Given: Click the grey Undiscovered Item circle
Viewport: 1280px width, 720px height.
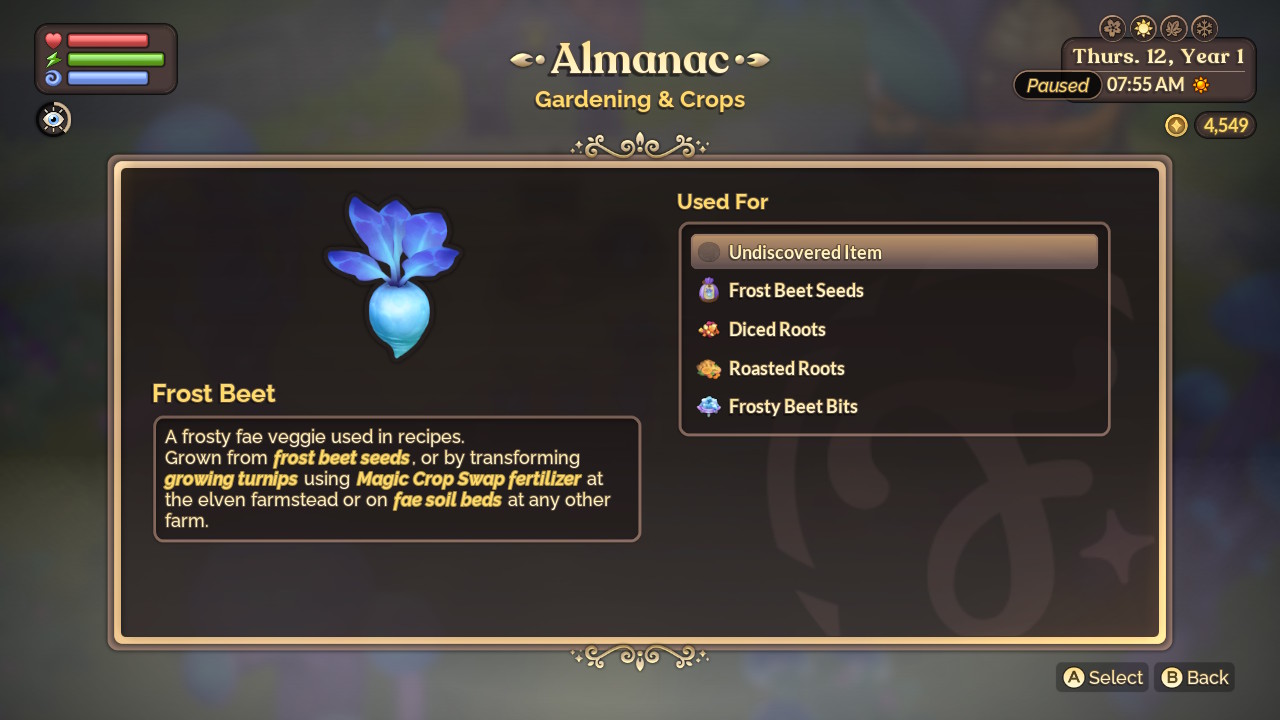Looking at the screenshot, I should (708, 252).
